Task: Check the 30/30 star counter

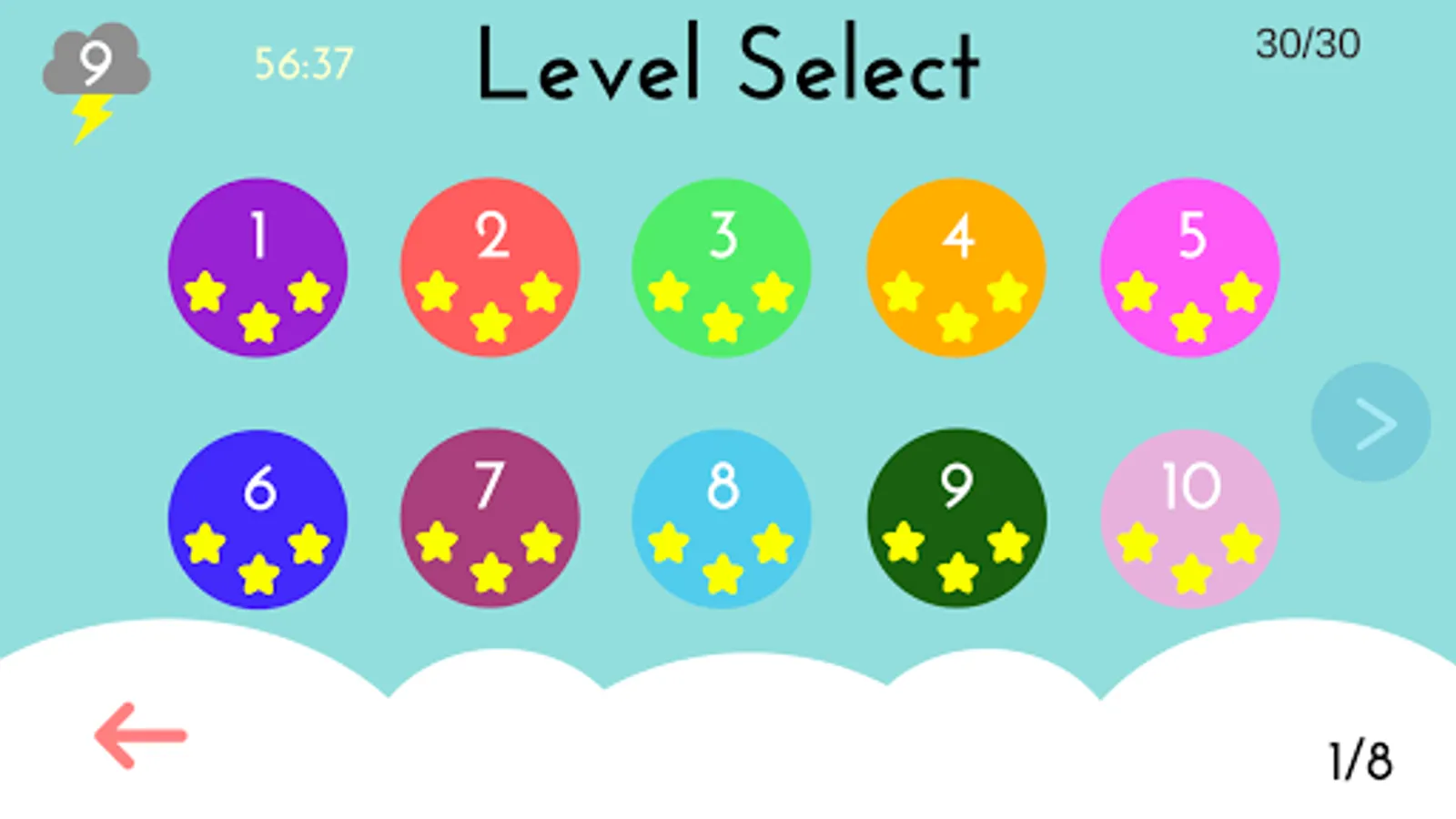Action: pos(1308,44)
